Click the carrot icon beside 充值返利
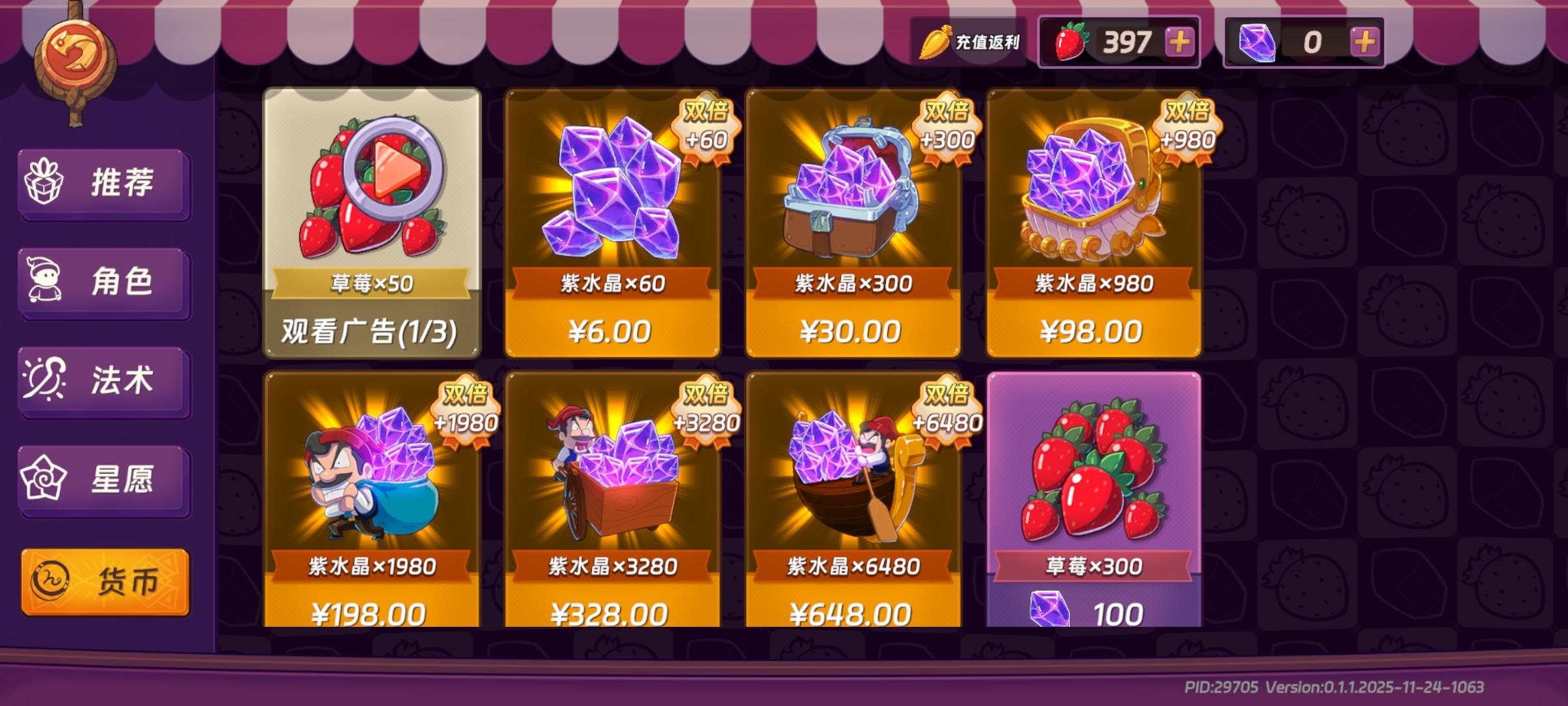Screen dimensions: 1568x706 coord(936,41)
